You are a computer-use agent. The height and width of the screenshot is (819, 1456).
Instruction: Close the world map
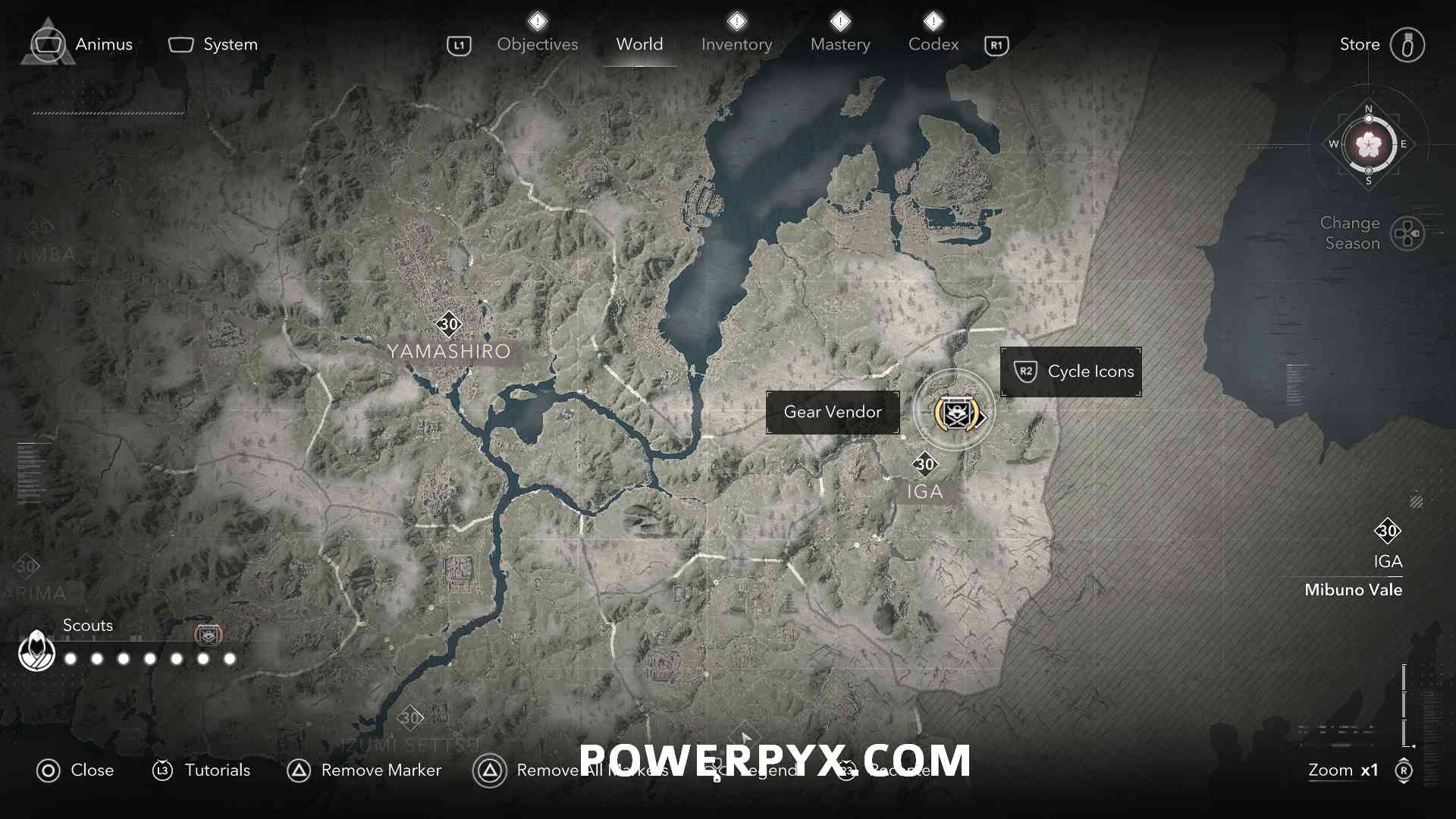pos(75,770)
